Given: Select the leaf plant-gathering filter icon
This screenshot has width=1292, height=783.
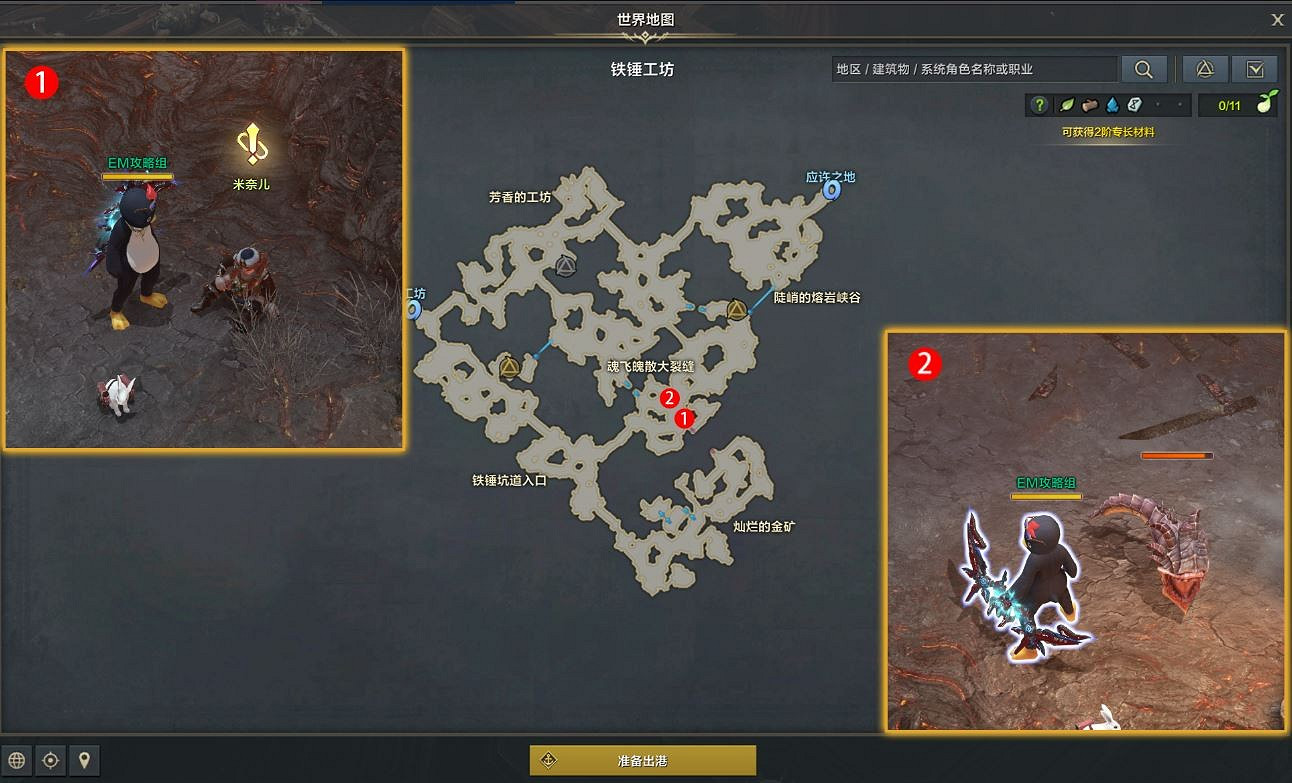Looking at the screenshot, I should pyautogui.click(x=1066, y=104).
